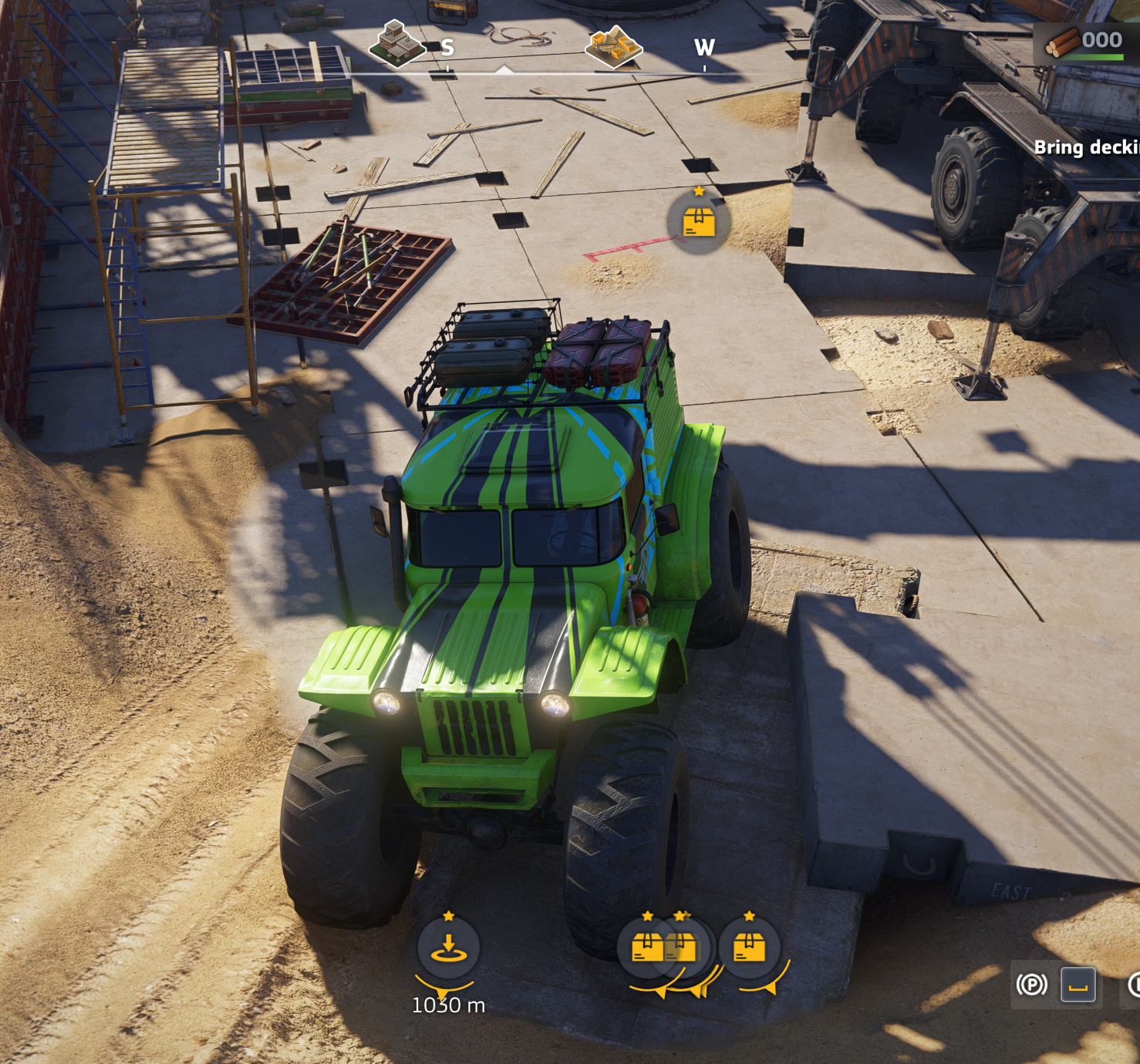Image resolution: width=1140 pixels, height=1064 pixels.
Task: Click the 'Bring decki...' objective text
Action: pos(1088,148)
